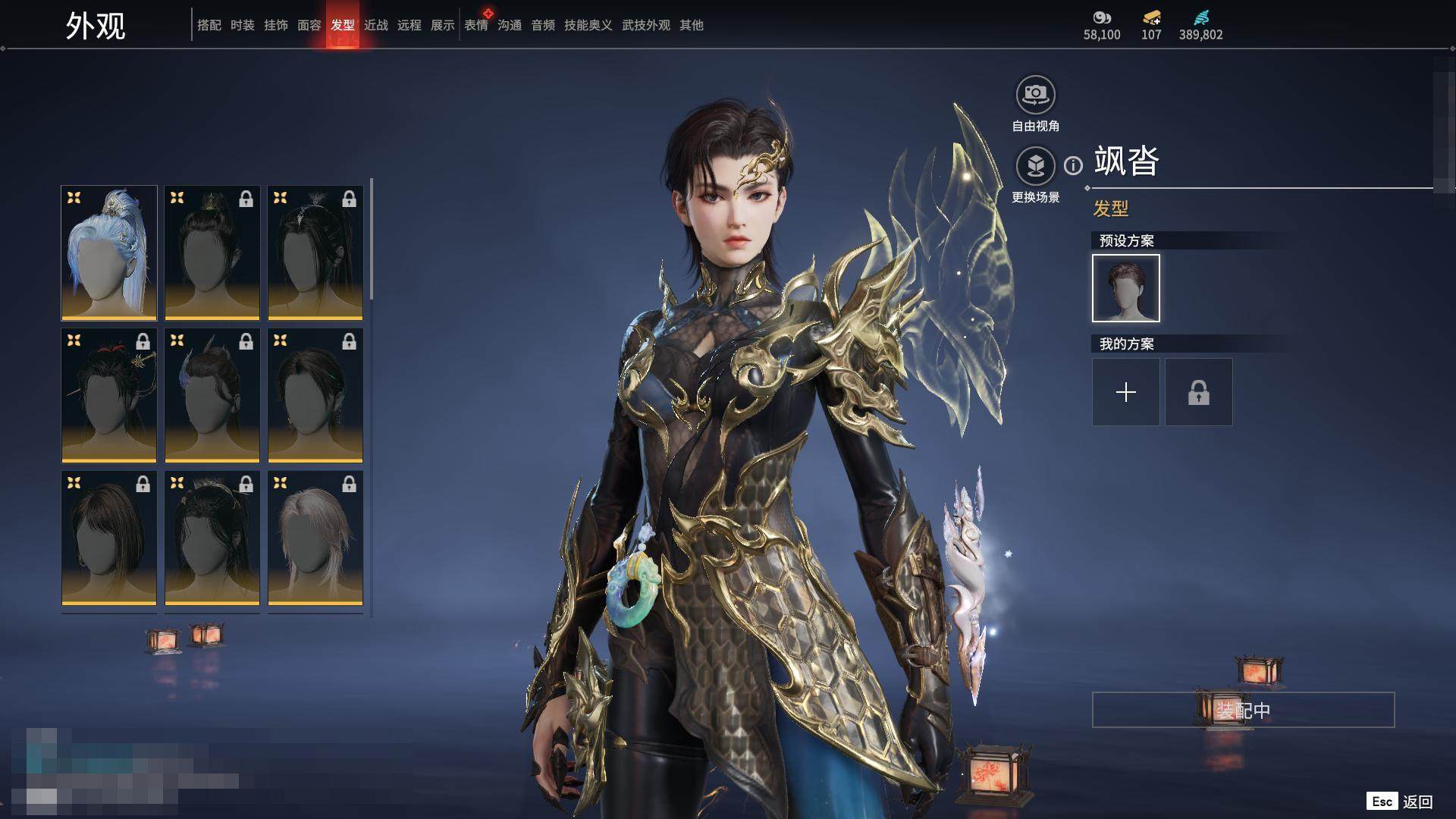1456x819 pixels.
Task: Add a new scheme under 我的方案
Action: (1125, 392)
